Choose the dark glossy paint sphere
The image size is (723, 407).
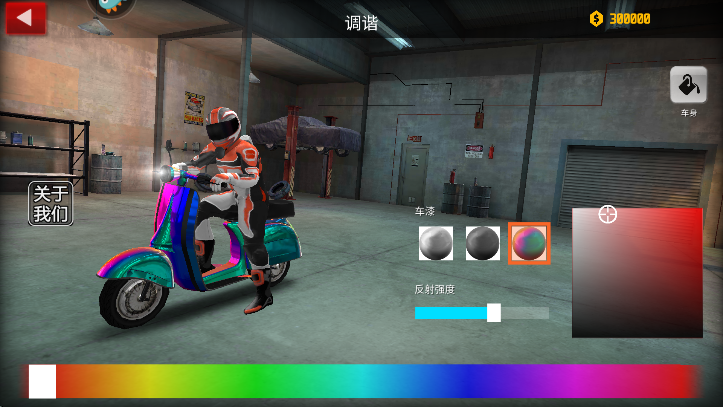(x=482, y=243)
